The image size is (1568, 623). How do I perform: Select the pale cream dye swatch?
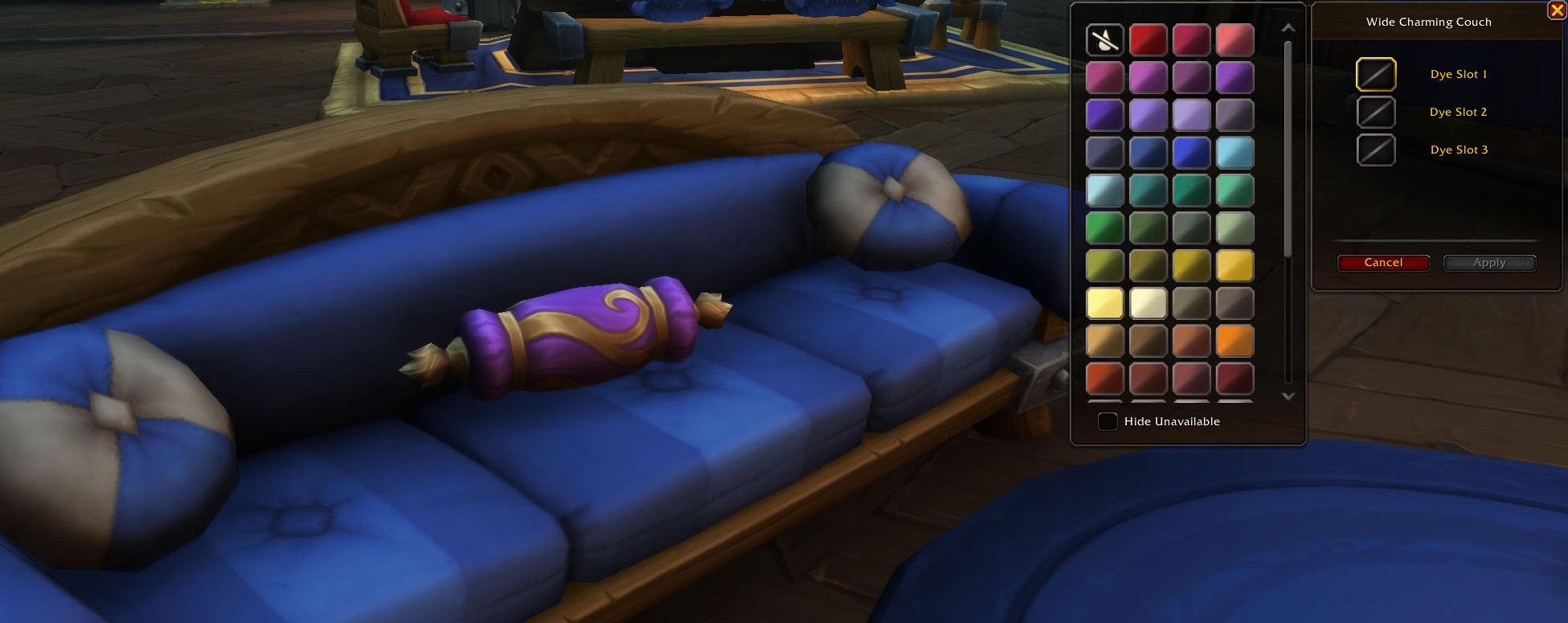pos(1148,303)
